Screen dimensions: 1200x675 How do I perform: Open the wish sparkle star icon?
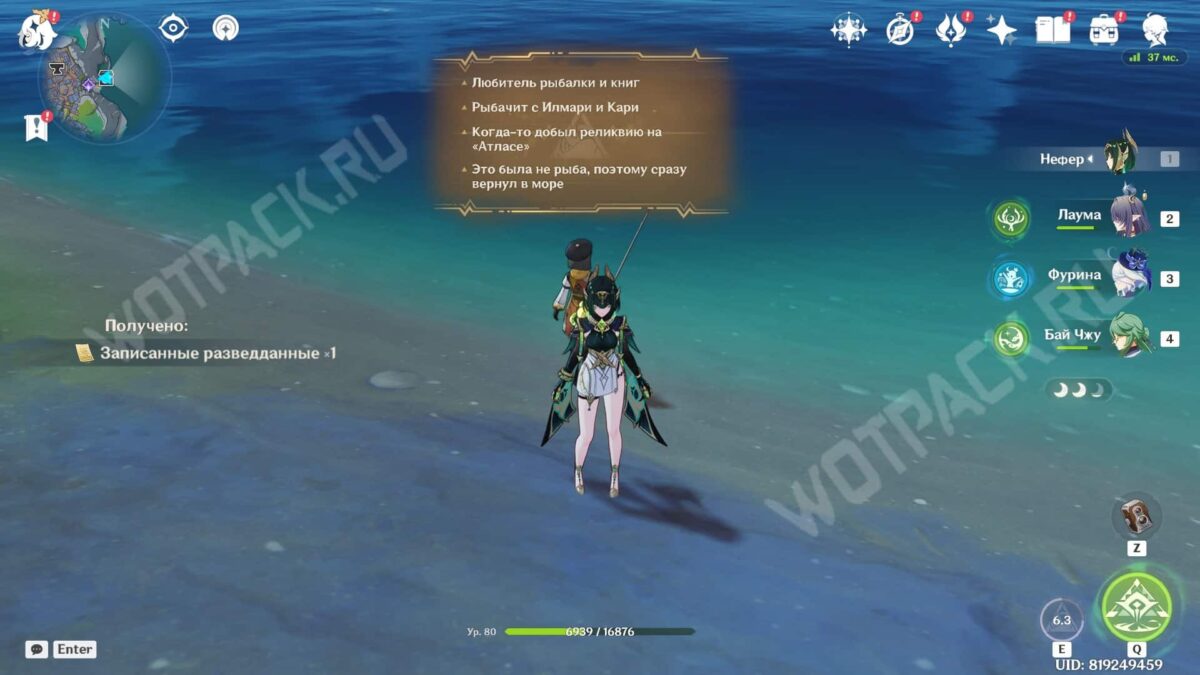click(x=1001, y=30)
